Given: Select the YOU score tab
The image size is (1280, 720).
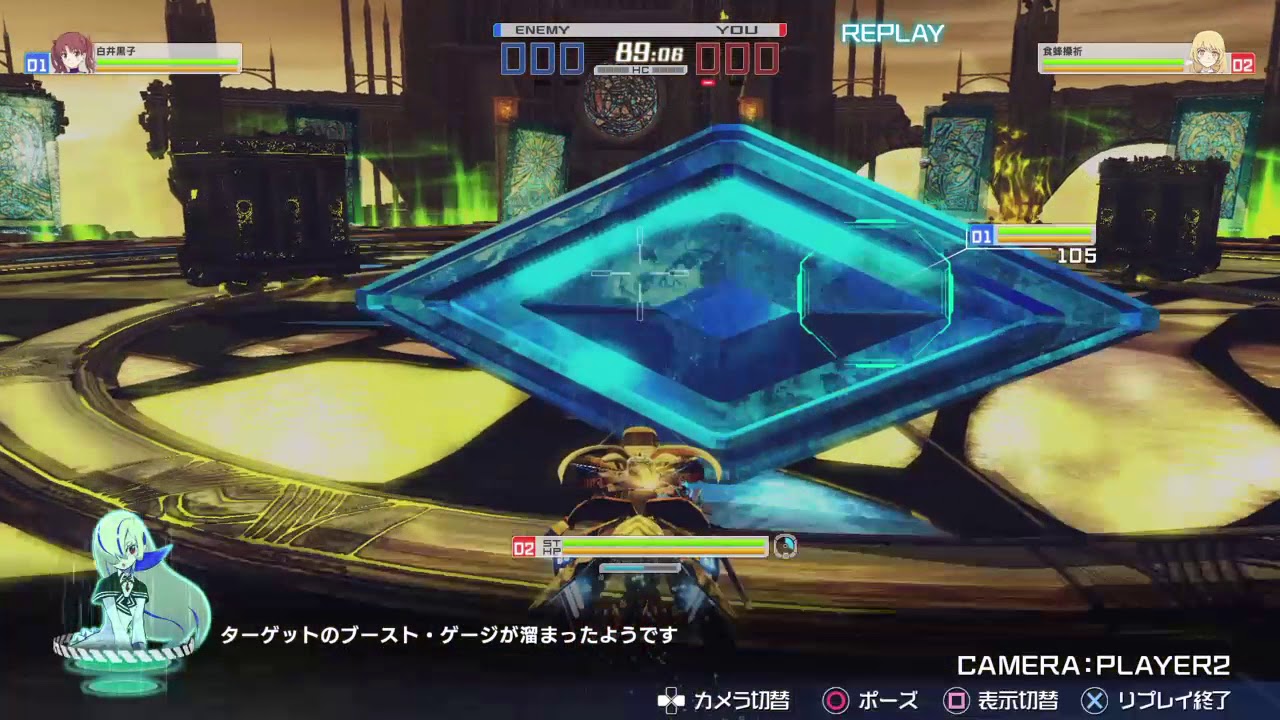Looking at the screenshot, I should [x=736, y=30].
